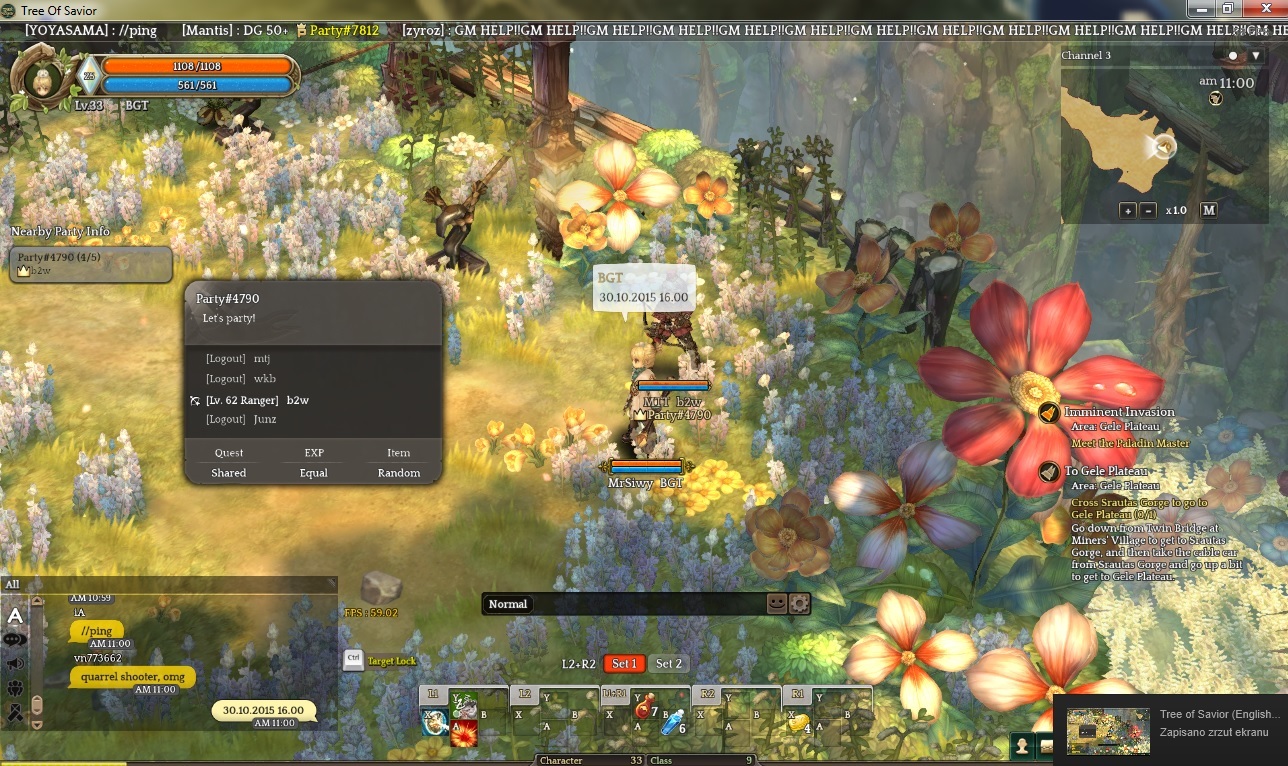This screenshot has width=1288, height=766.
Task: Select the Imminent Invasion quest tracker icon
Action: 1048,412
